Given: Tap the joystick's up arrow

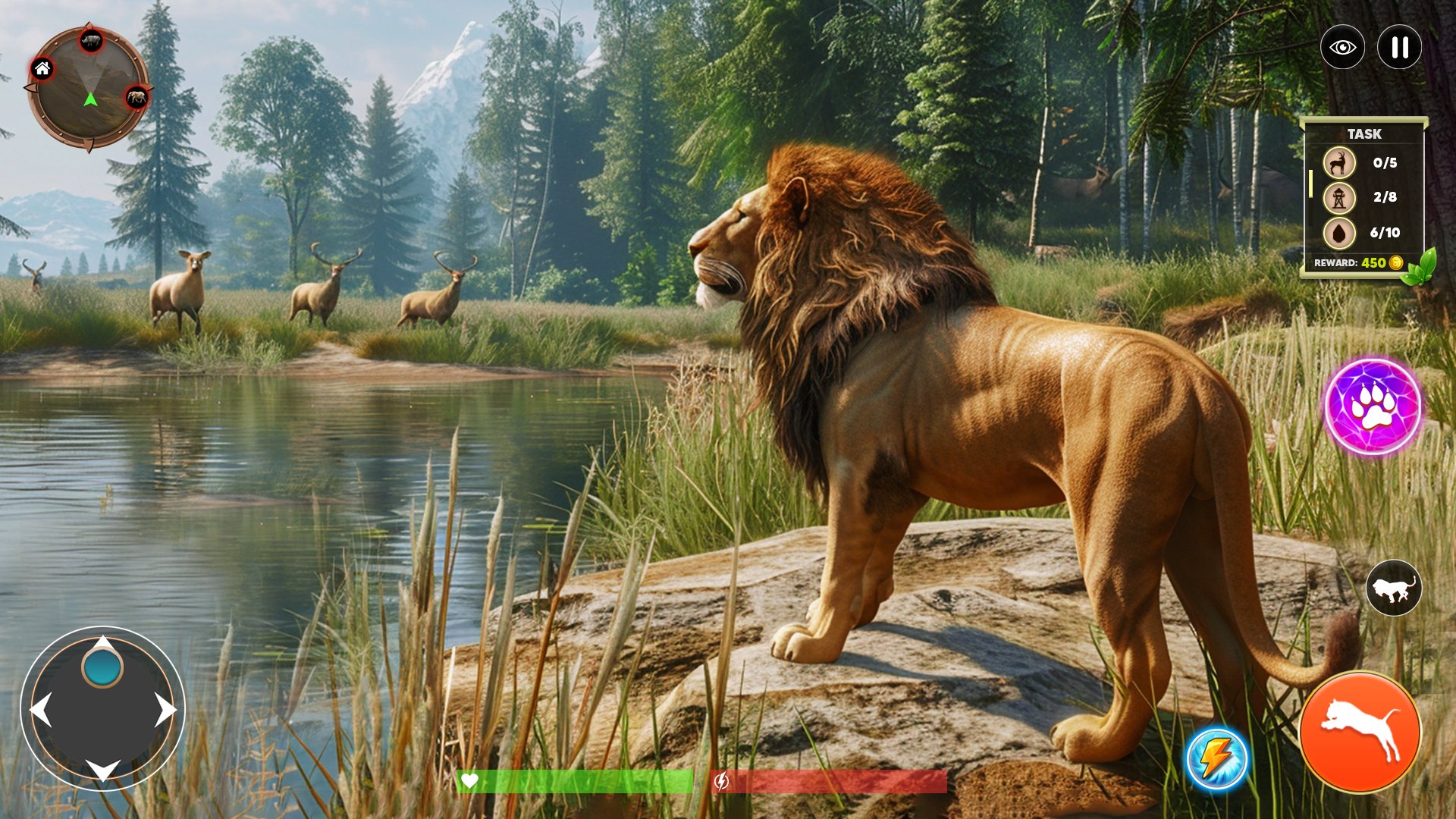Looking at the screenshot, I should pos(103,644).
